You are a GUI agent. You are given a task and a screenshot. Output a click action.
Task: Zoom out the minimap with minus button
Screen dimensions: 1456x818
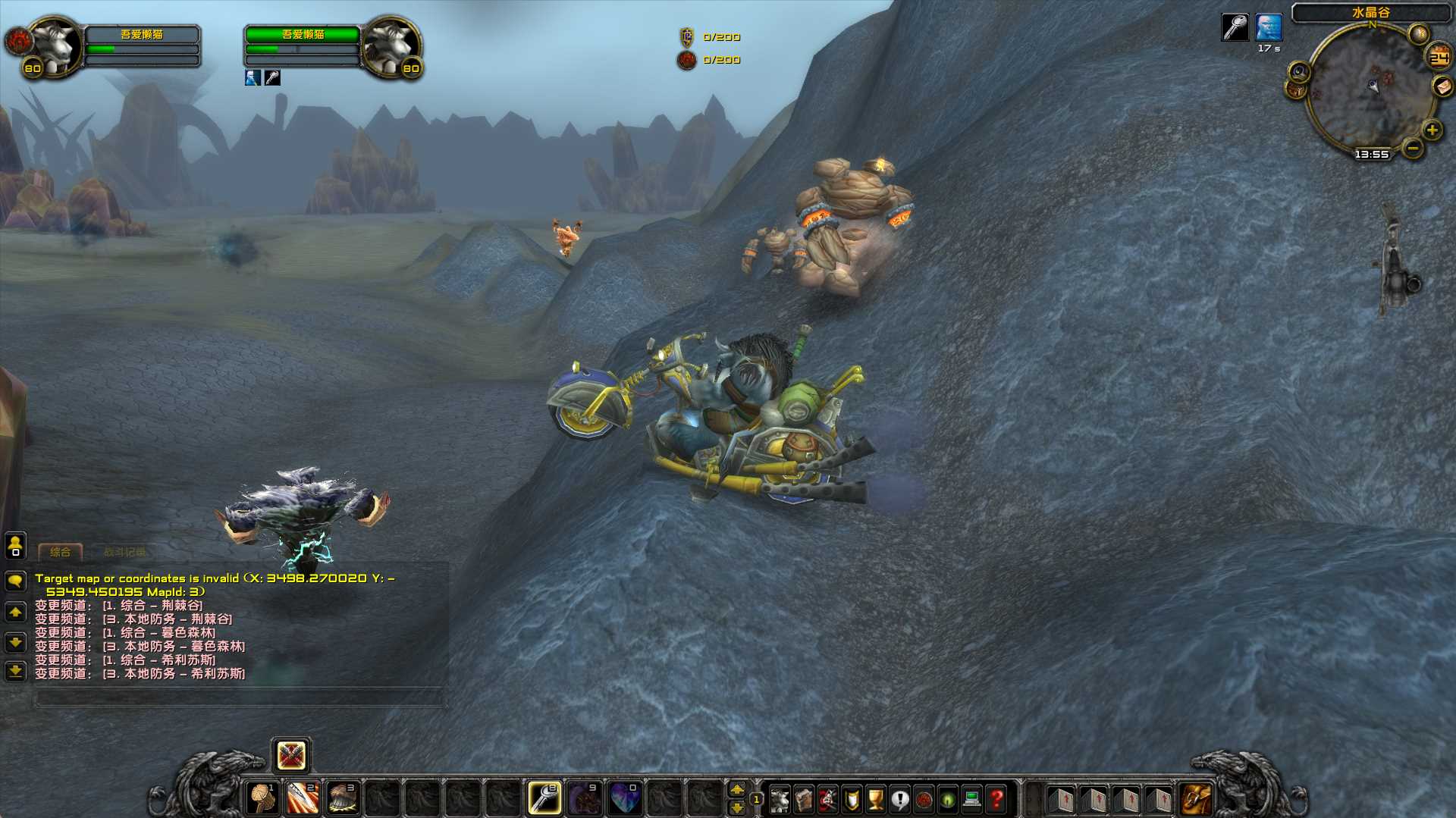1412,148
